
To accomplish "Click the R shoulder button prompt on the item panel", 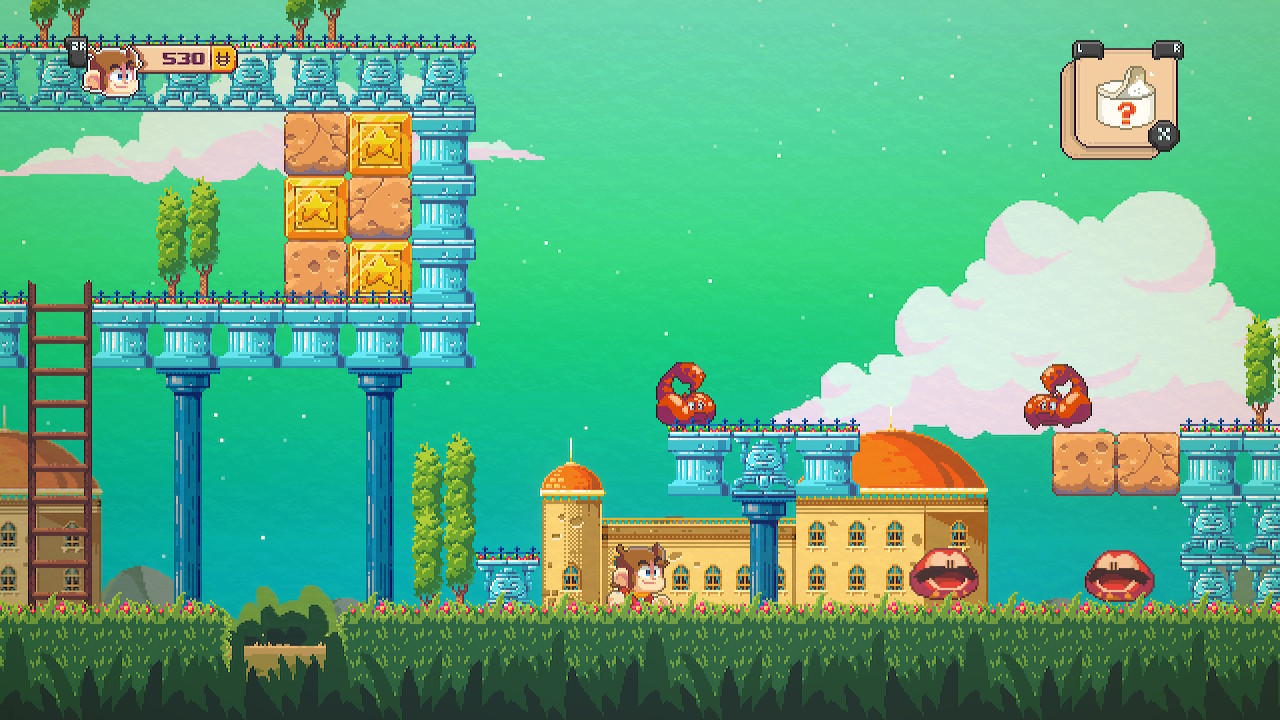I will tap(1165, 48).
